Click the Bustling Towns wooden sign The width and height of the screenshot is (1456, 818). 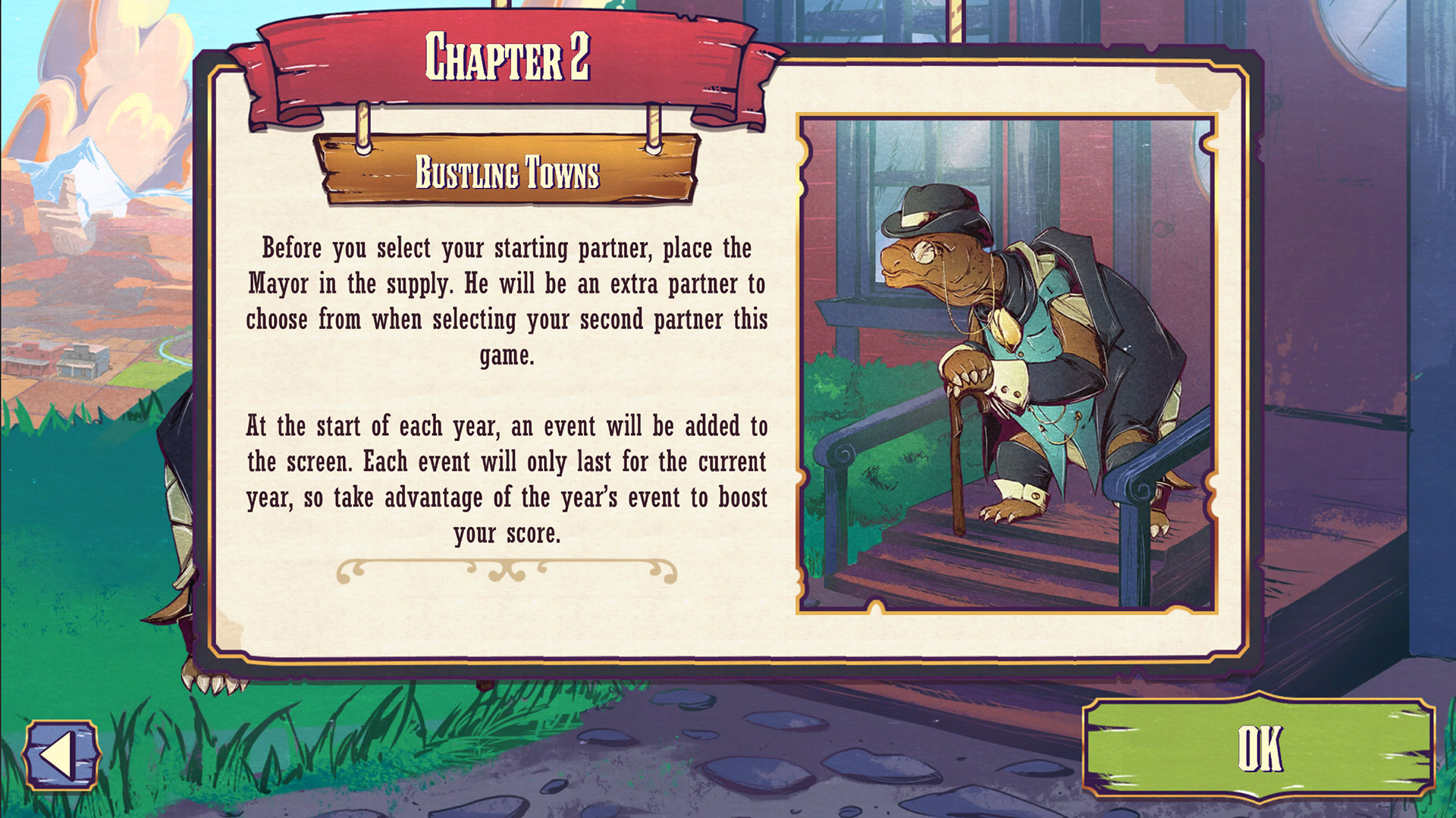pyautogui.click(x=508, y=173)
